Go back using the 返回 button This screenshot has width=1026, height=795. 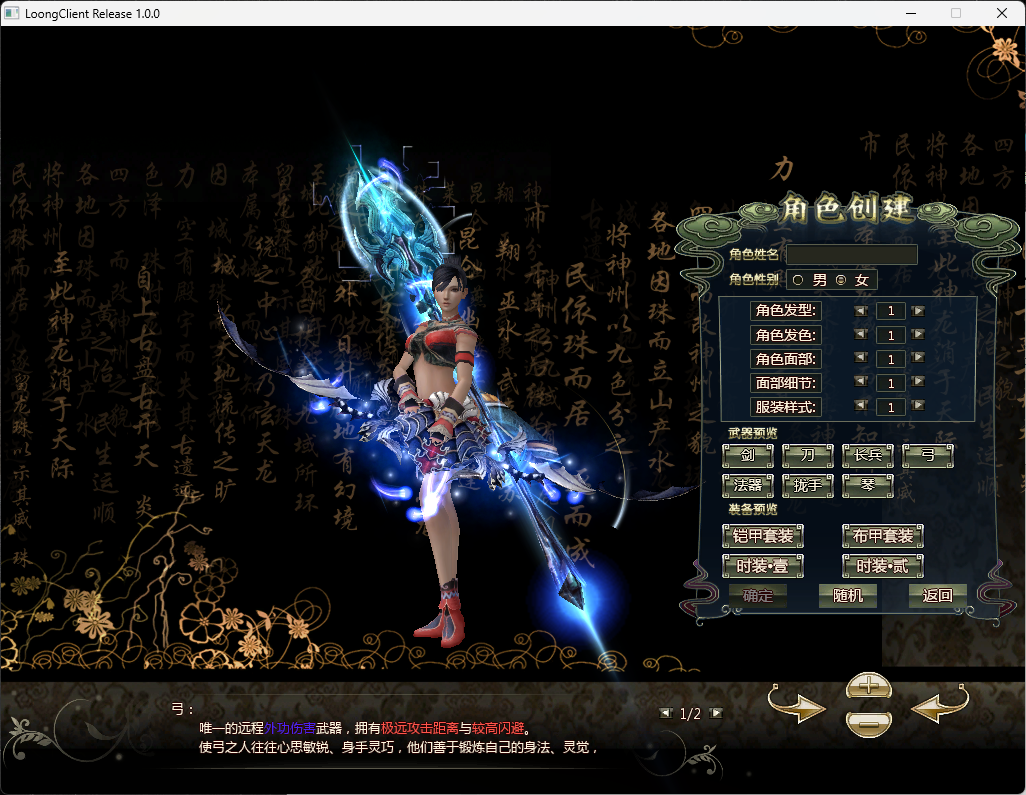point(937,596)
